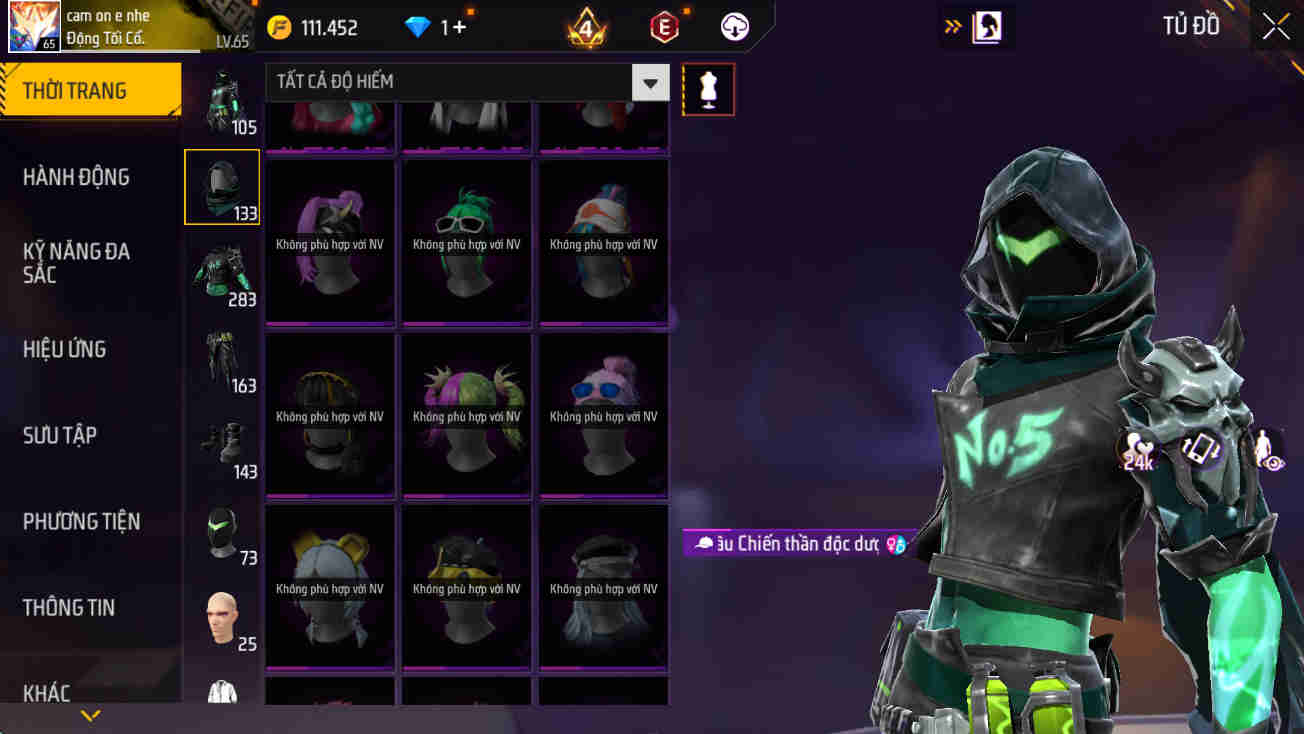Expand the bottom yellow chevron in the sidebar
The height and width of the screenshot is (734, 1304).
click(x=90, y=716)
